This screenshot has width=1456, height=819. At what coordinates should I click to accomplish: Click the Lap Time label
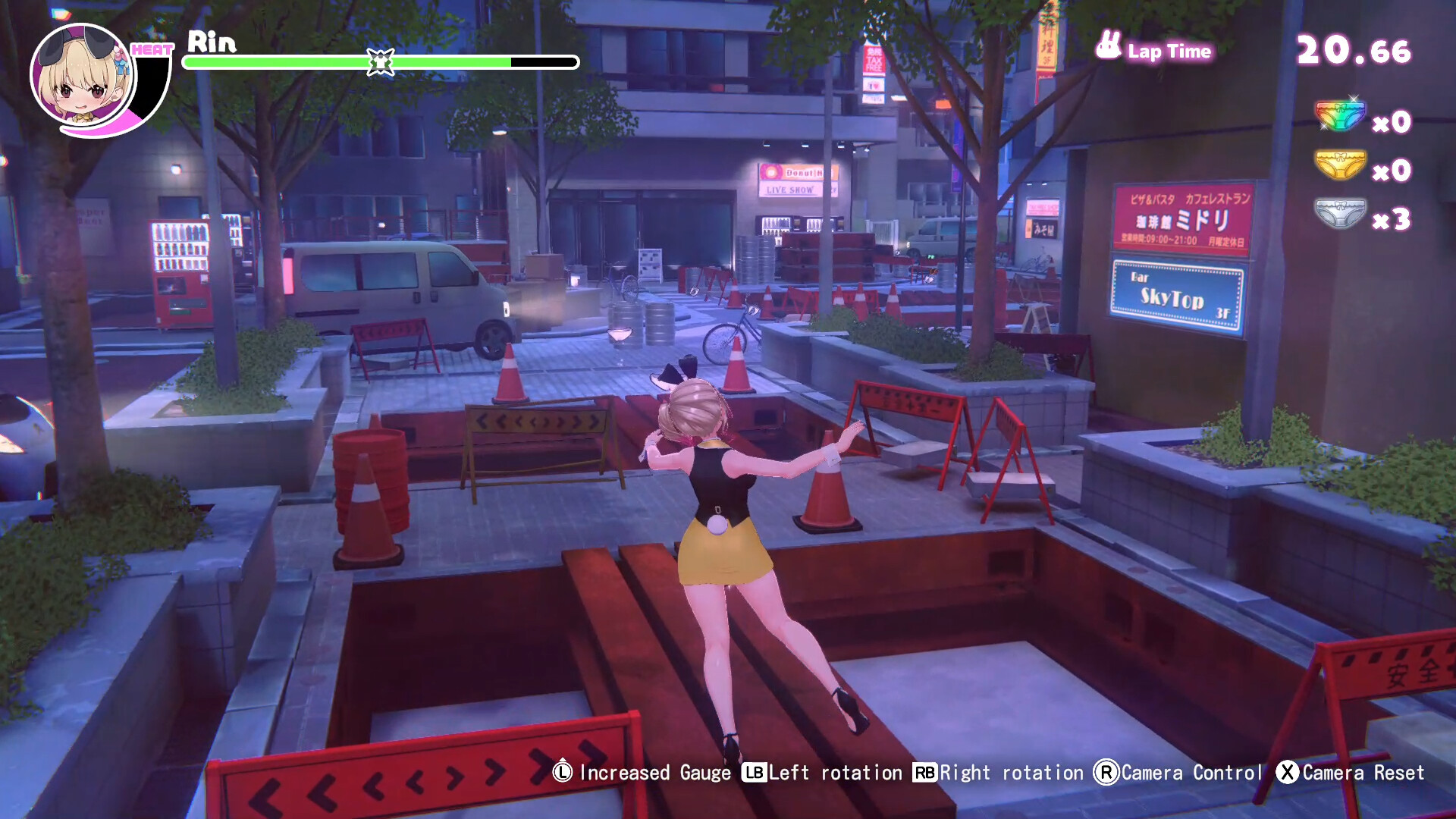click(1170, 52)
